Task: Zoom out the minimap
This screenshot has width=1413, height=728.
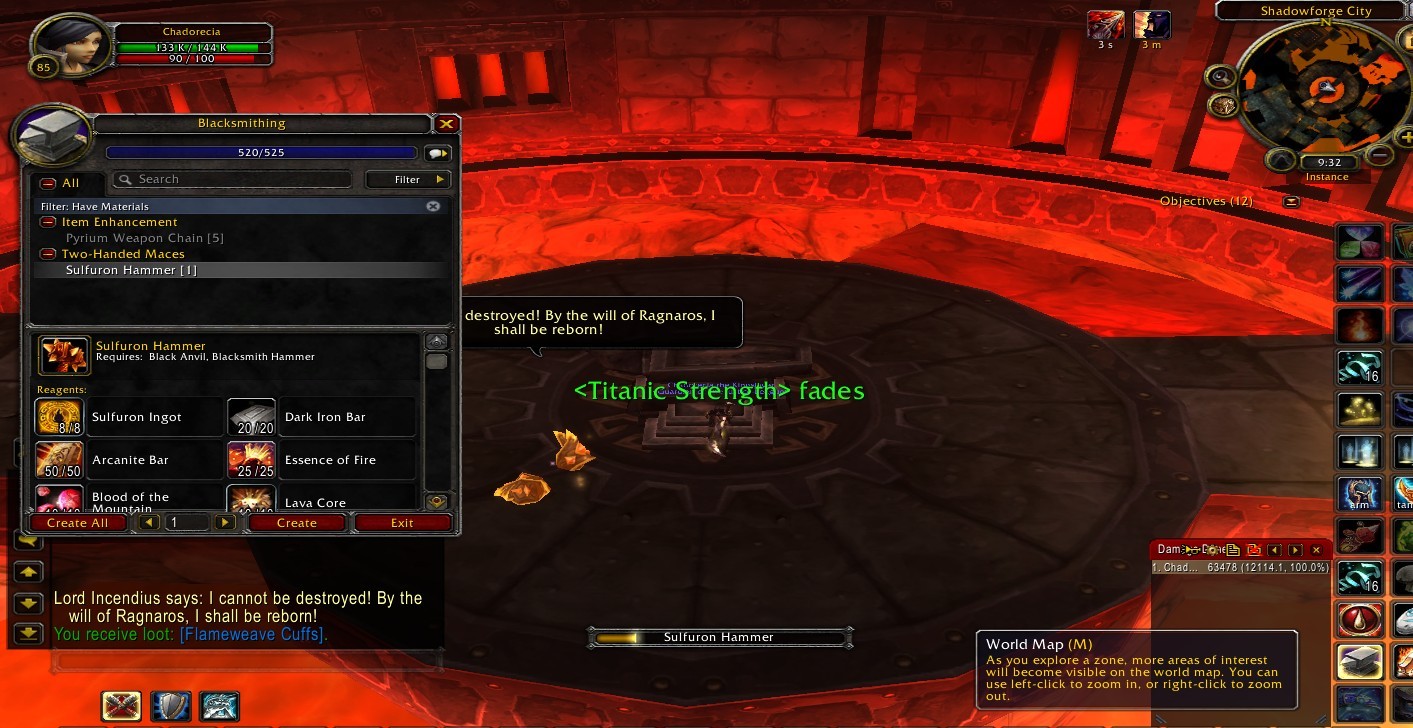Action: (1380, 155)
